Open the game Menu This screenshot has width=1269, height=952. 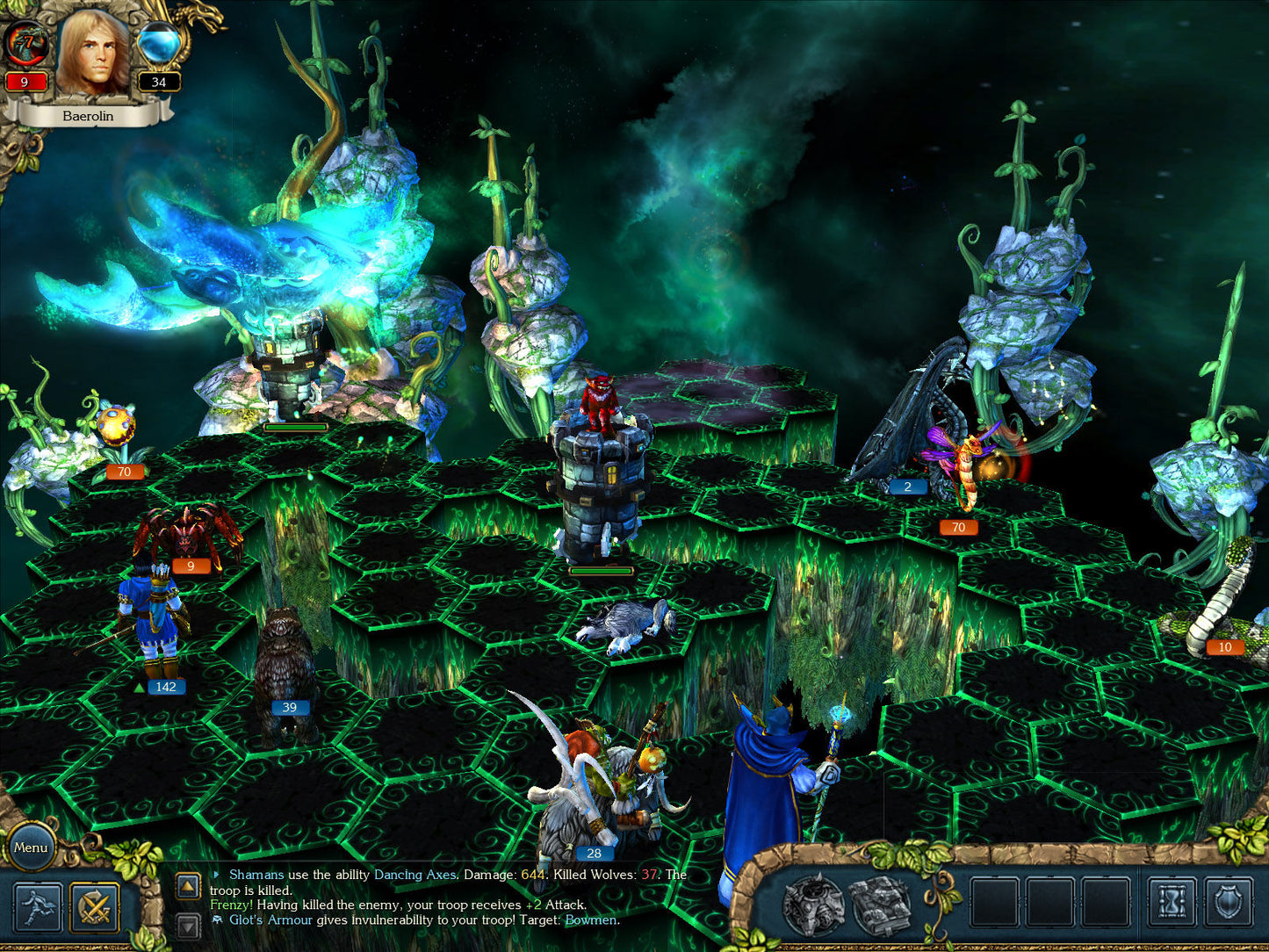click(31, 847)
